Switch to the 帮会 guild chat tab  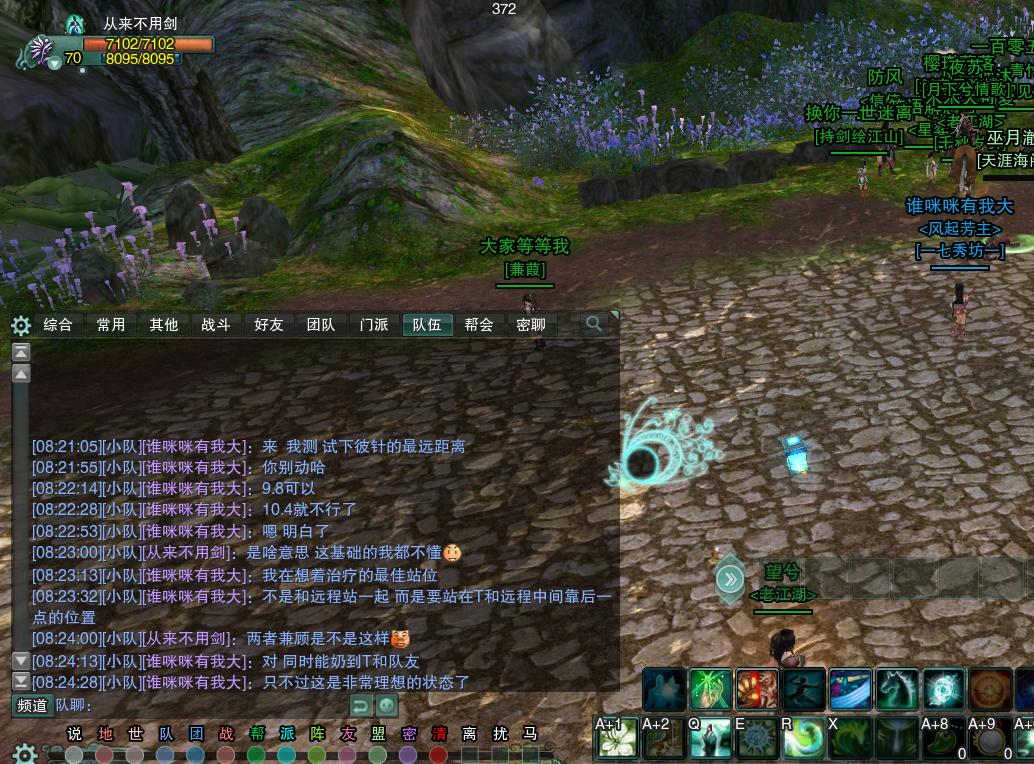tap(479, 325)
